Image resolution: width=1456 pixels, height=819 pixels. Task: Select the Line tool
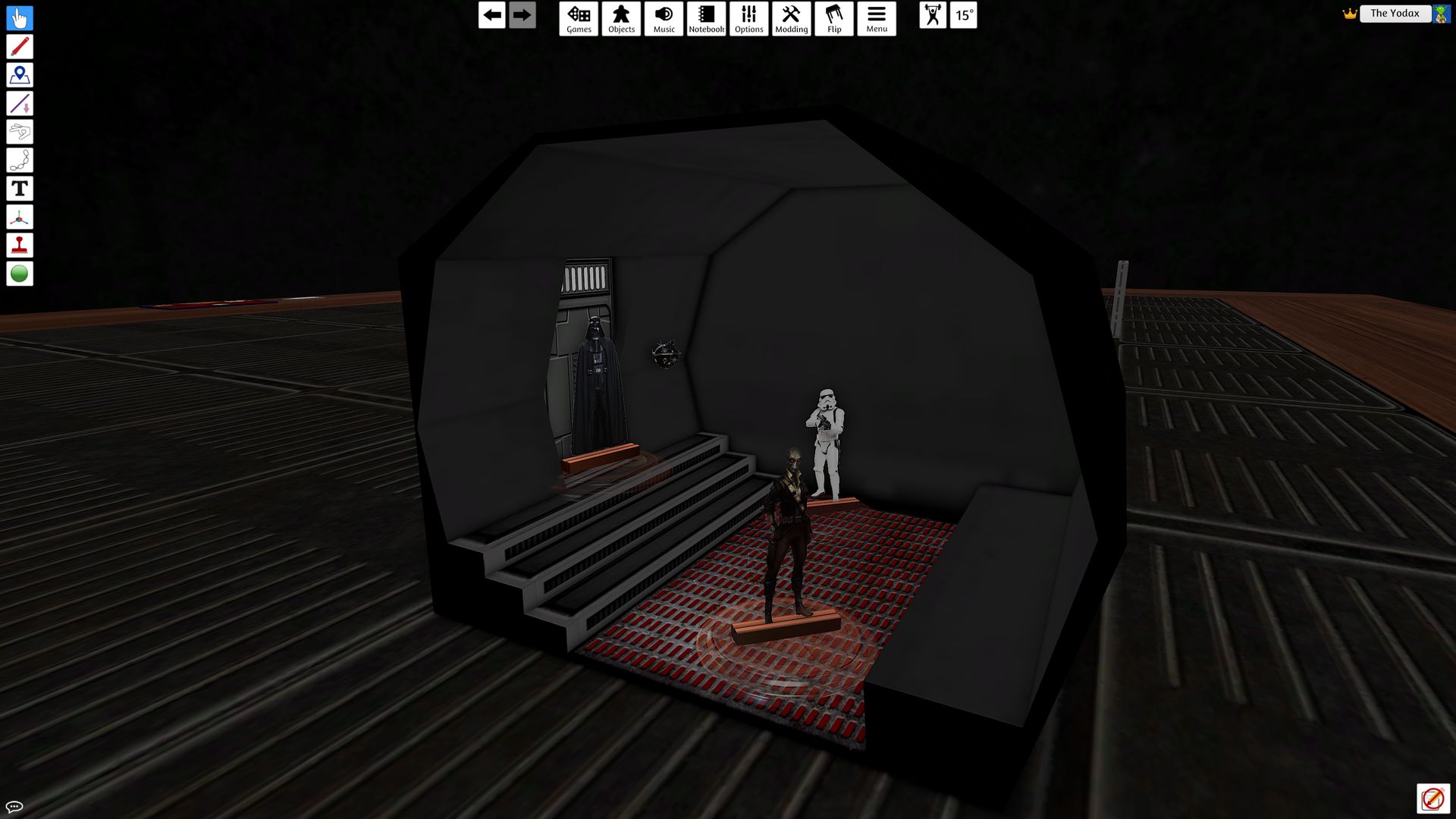(20, 103)
